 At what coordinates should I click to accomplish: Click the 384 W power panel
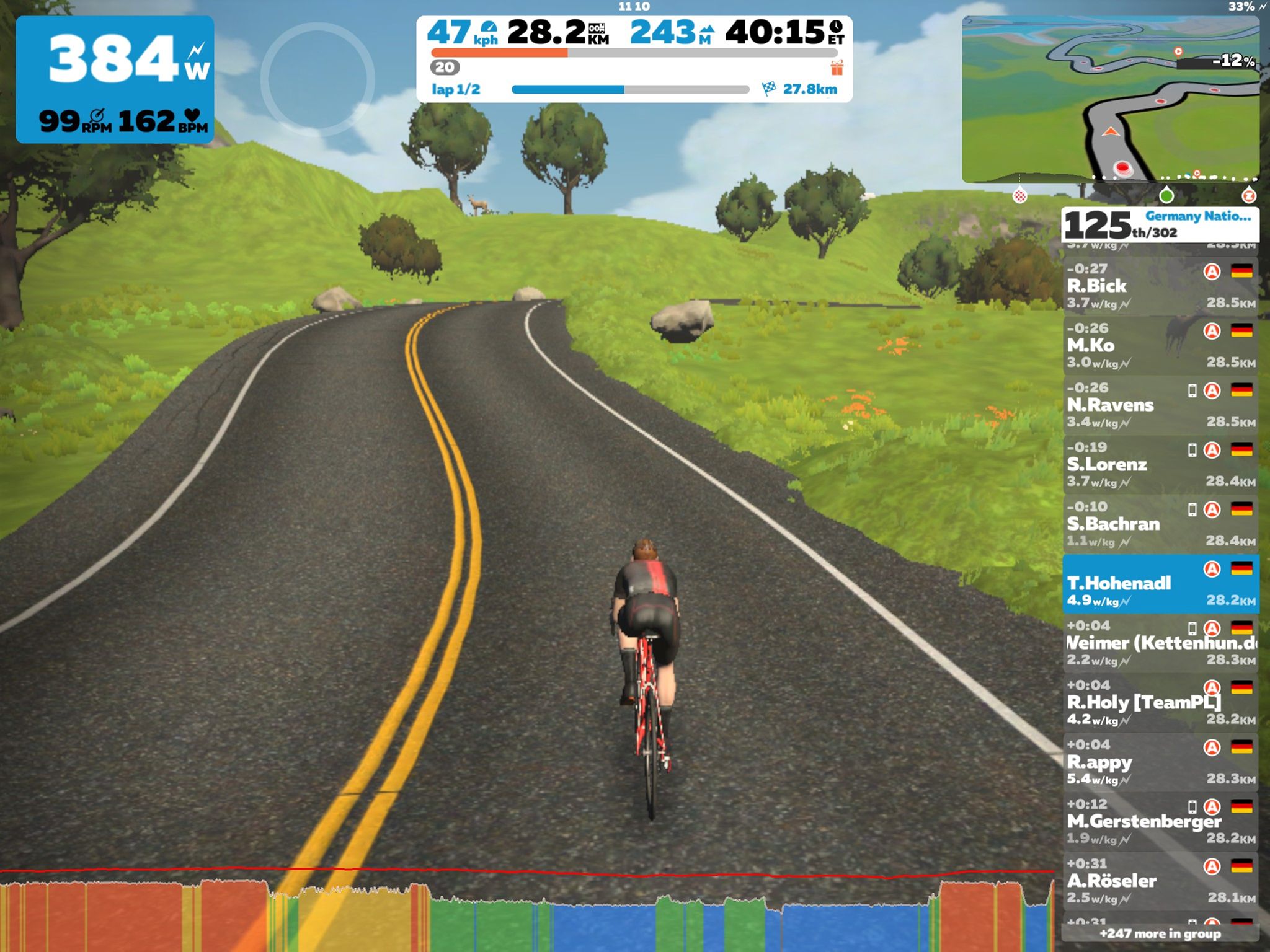[115, 79]
